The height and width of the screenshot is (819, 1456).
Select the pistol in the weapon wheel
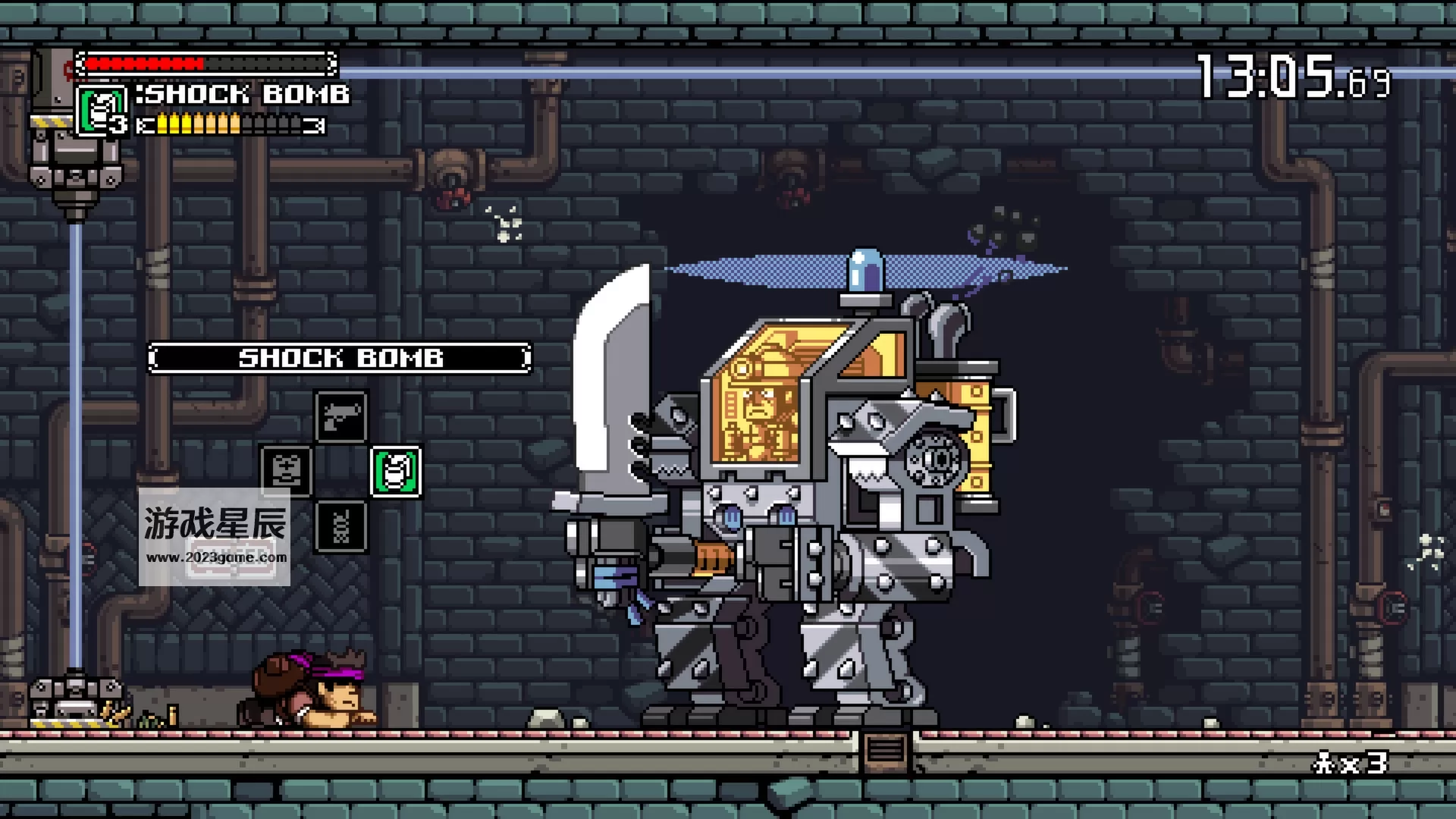(x=341, y=416)
